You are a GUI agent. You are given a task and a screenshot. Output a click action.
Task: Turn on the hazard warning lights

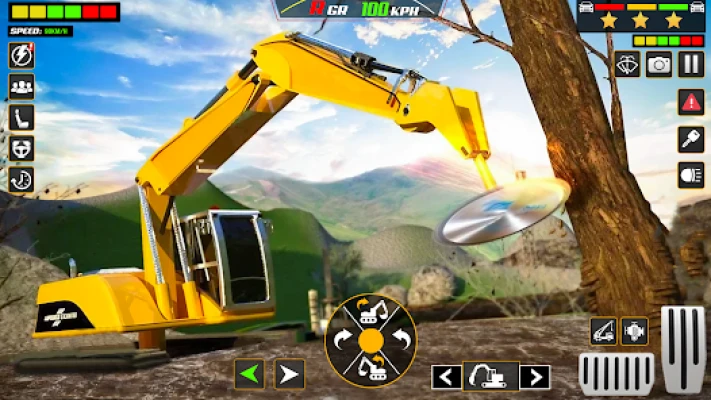point(691,101)
